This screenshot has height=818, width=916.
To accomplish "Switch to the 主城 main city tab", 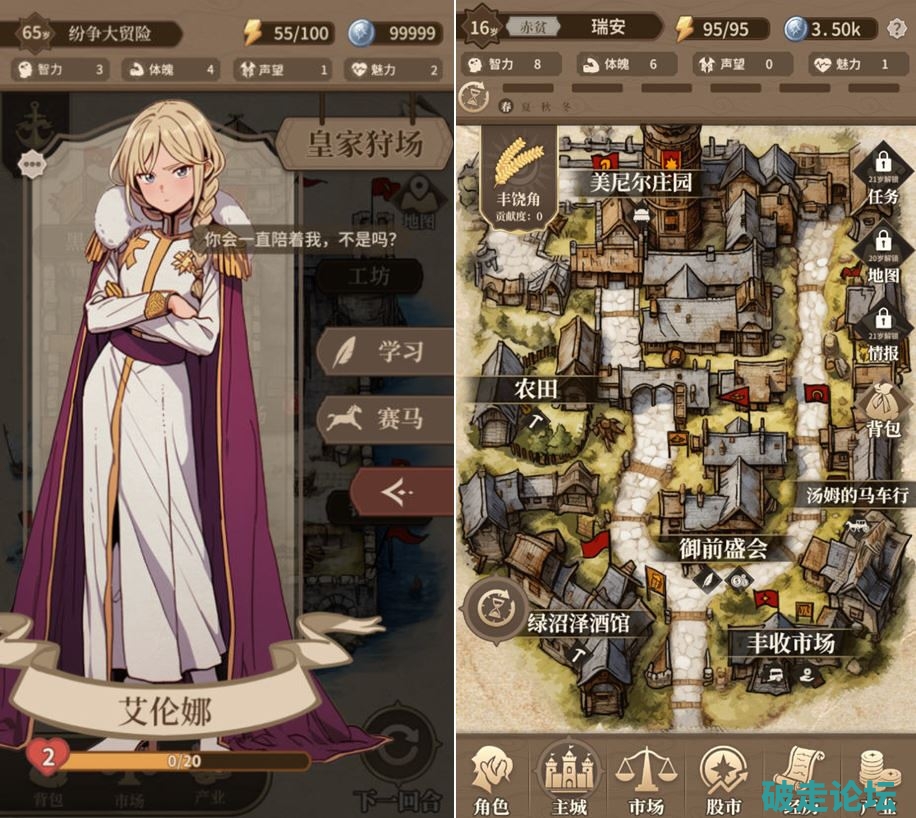I will 569,780.
